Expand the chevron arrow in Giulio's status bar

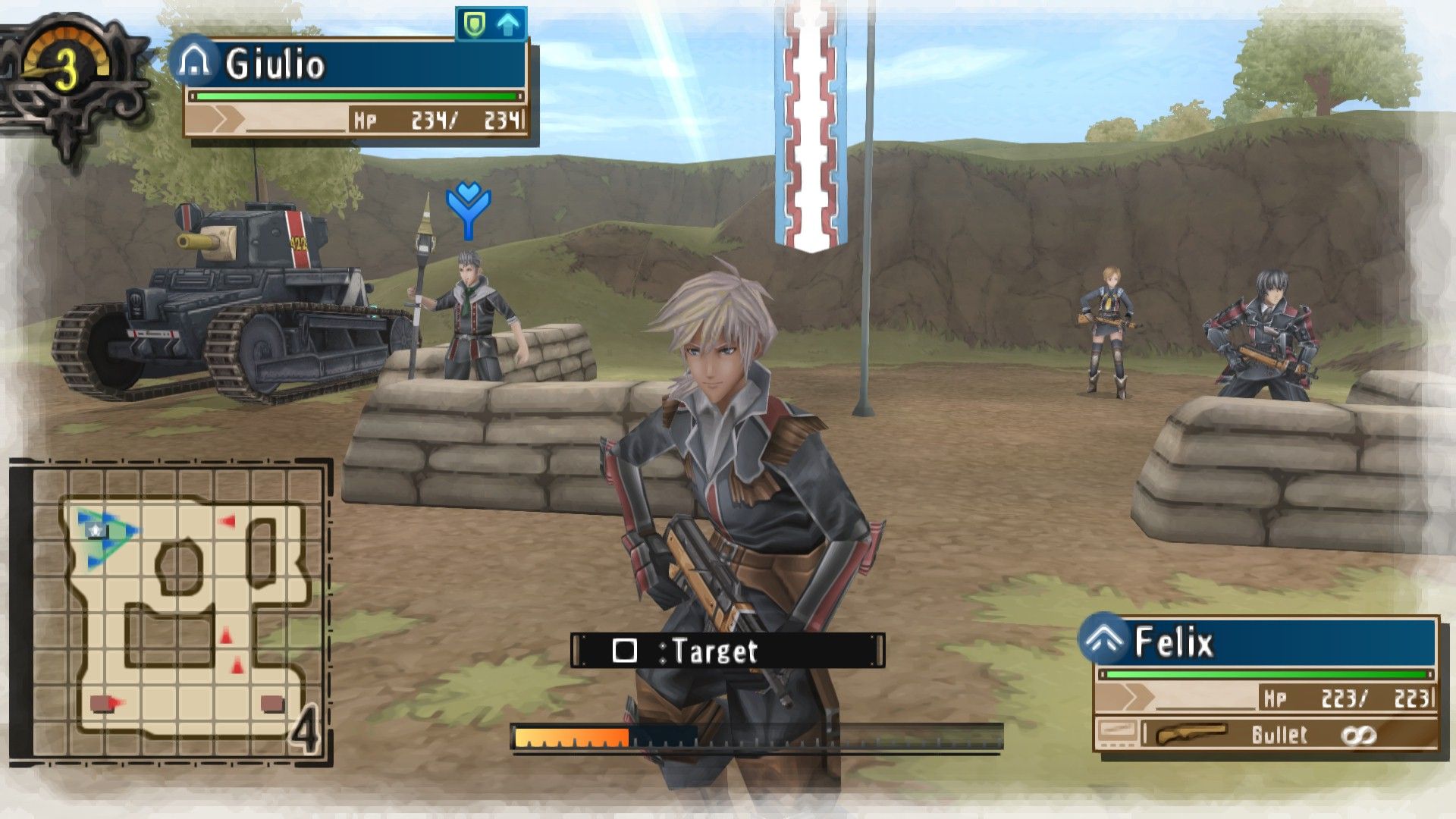click(x=226, y=120)
